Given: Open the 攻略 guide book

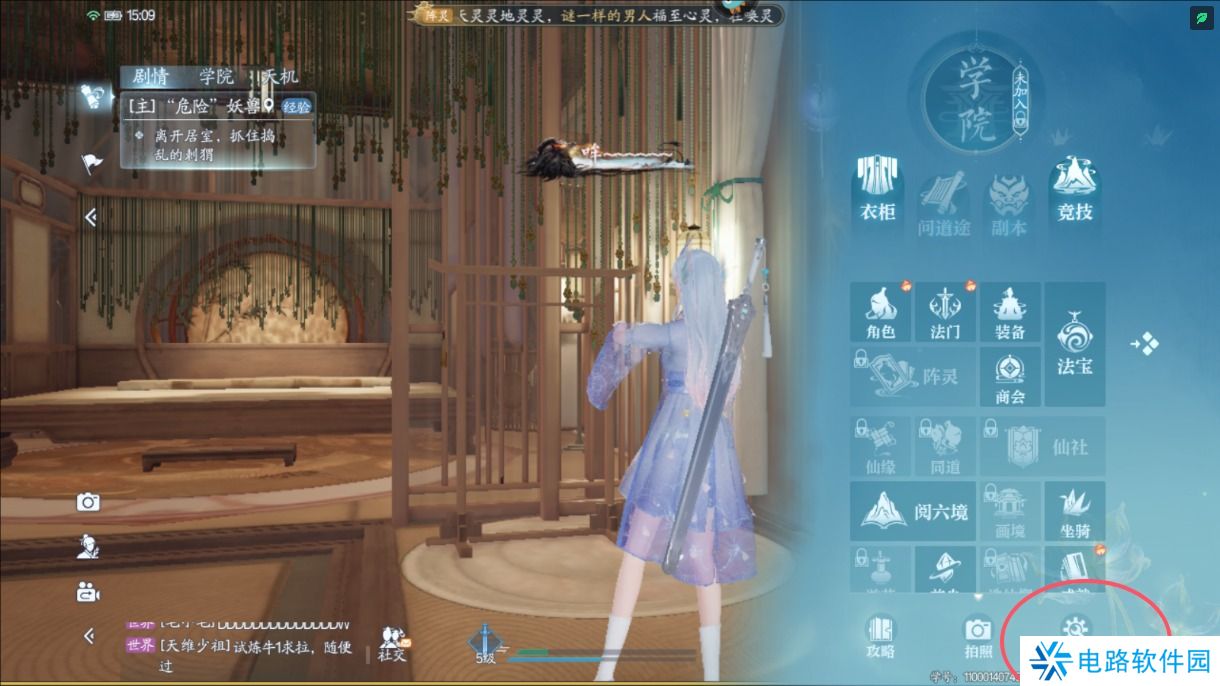Looking at the screenshot, I should point(880,636).
